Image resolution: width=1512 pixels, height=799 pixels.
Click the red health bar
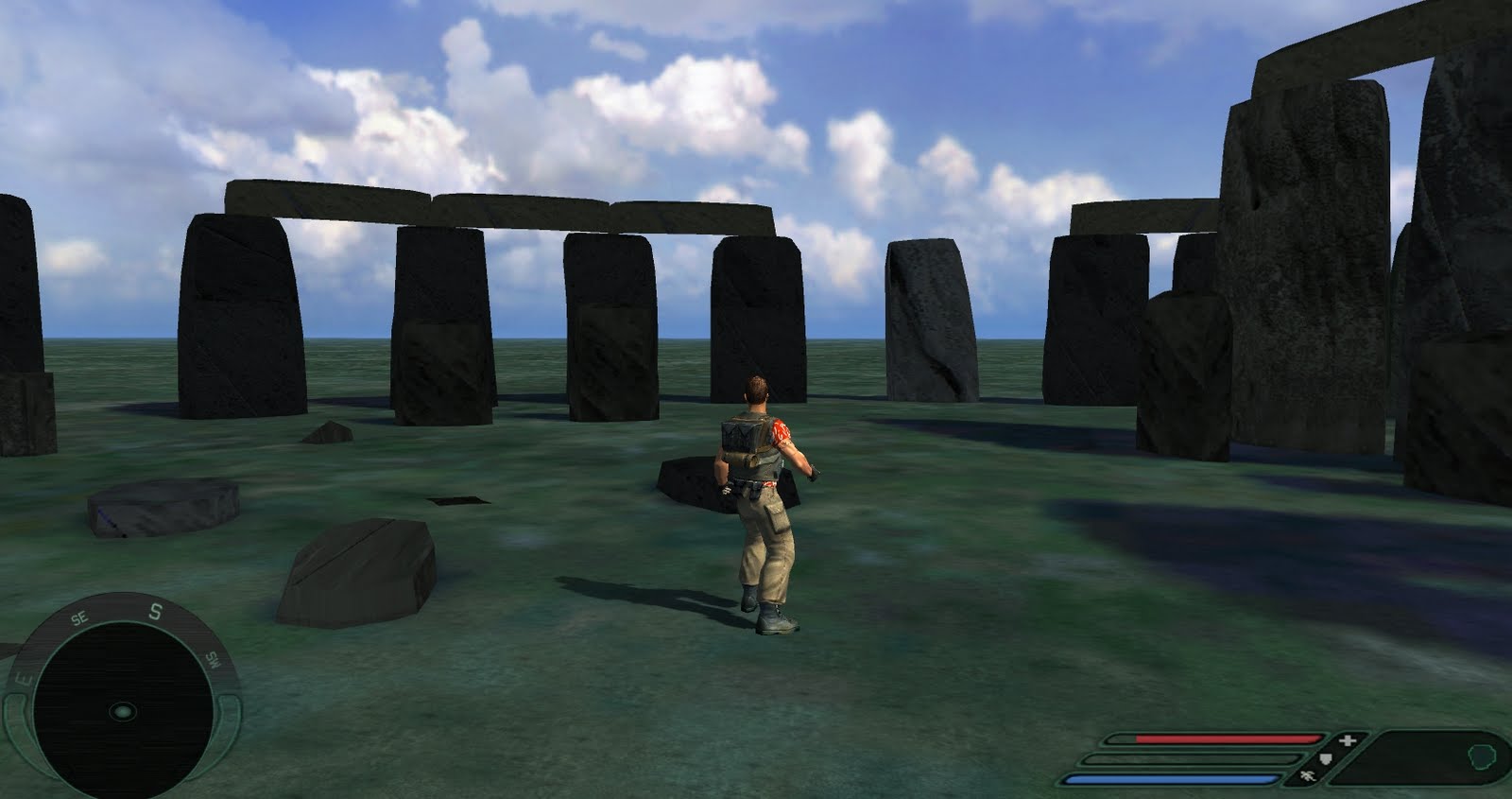[x=1219, y=738]
